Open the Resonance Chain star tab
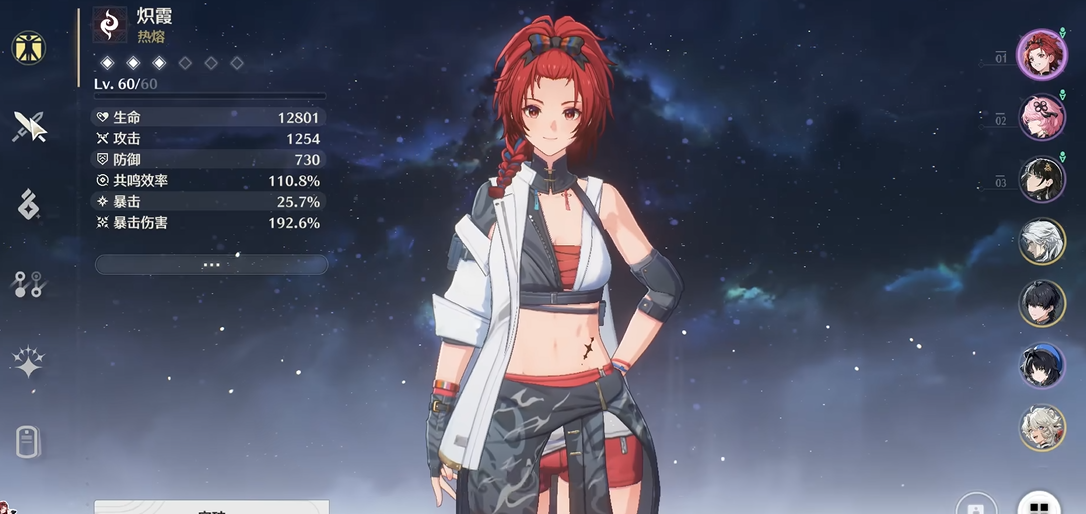The image size is (1086, 514). click(29, 363)
